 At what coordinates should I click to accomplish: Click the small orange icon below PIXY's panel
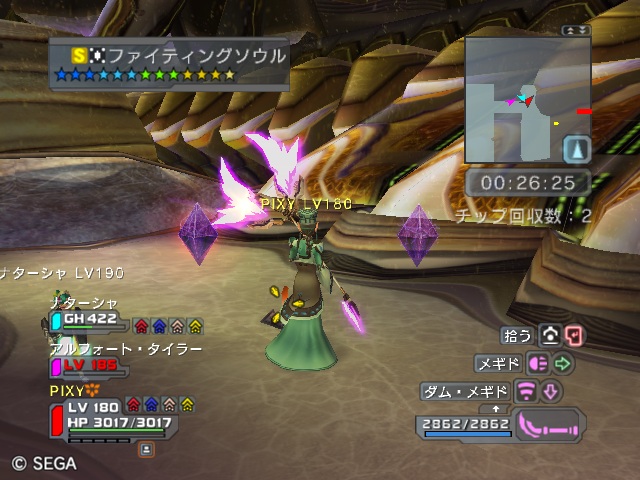tap(146, 450)
